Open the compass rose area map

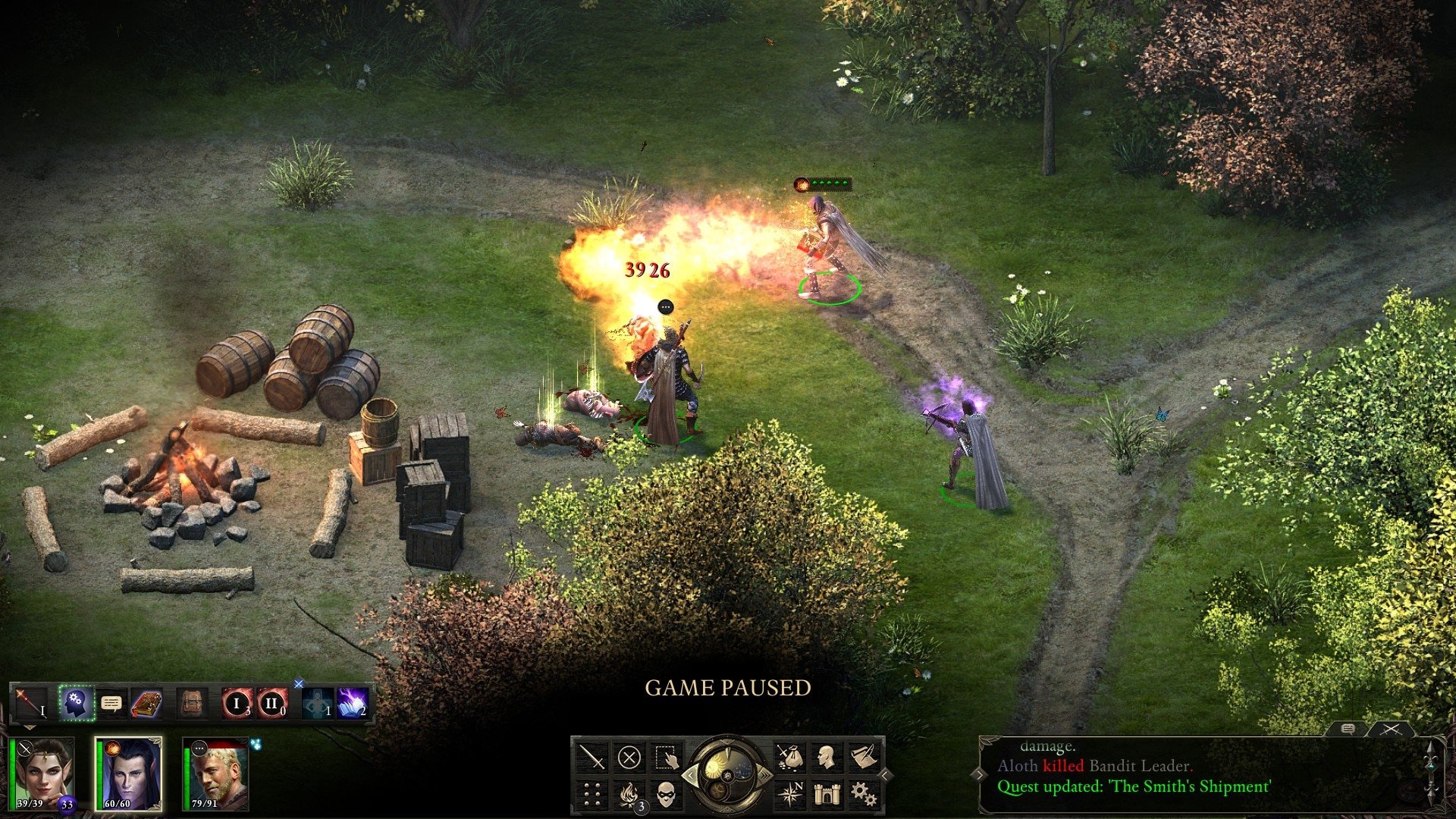[790, 793]
